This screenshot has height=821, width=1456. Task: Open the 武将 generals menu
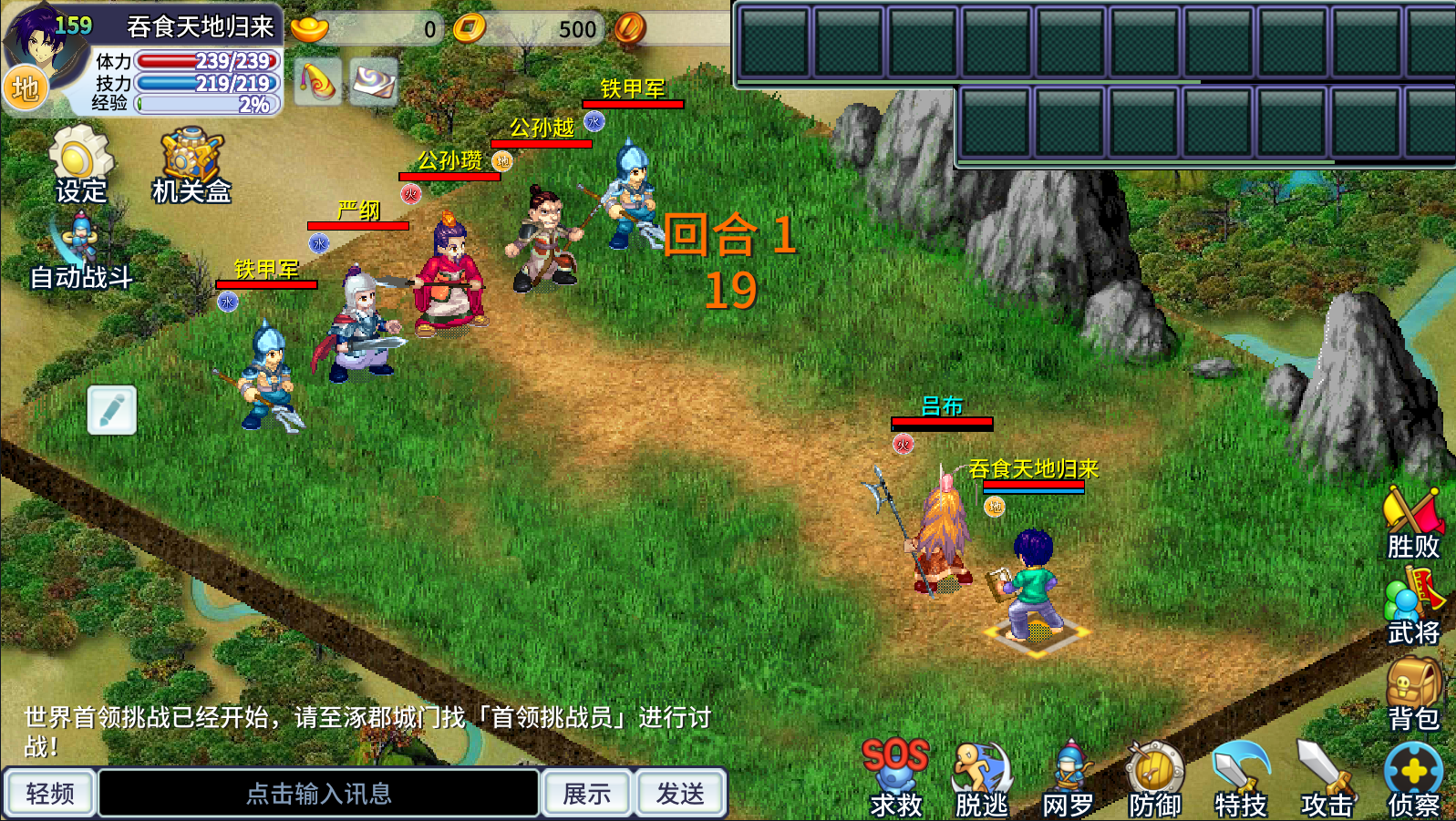tap(1413, 606)
